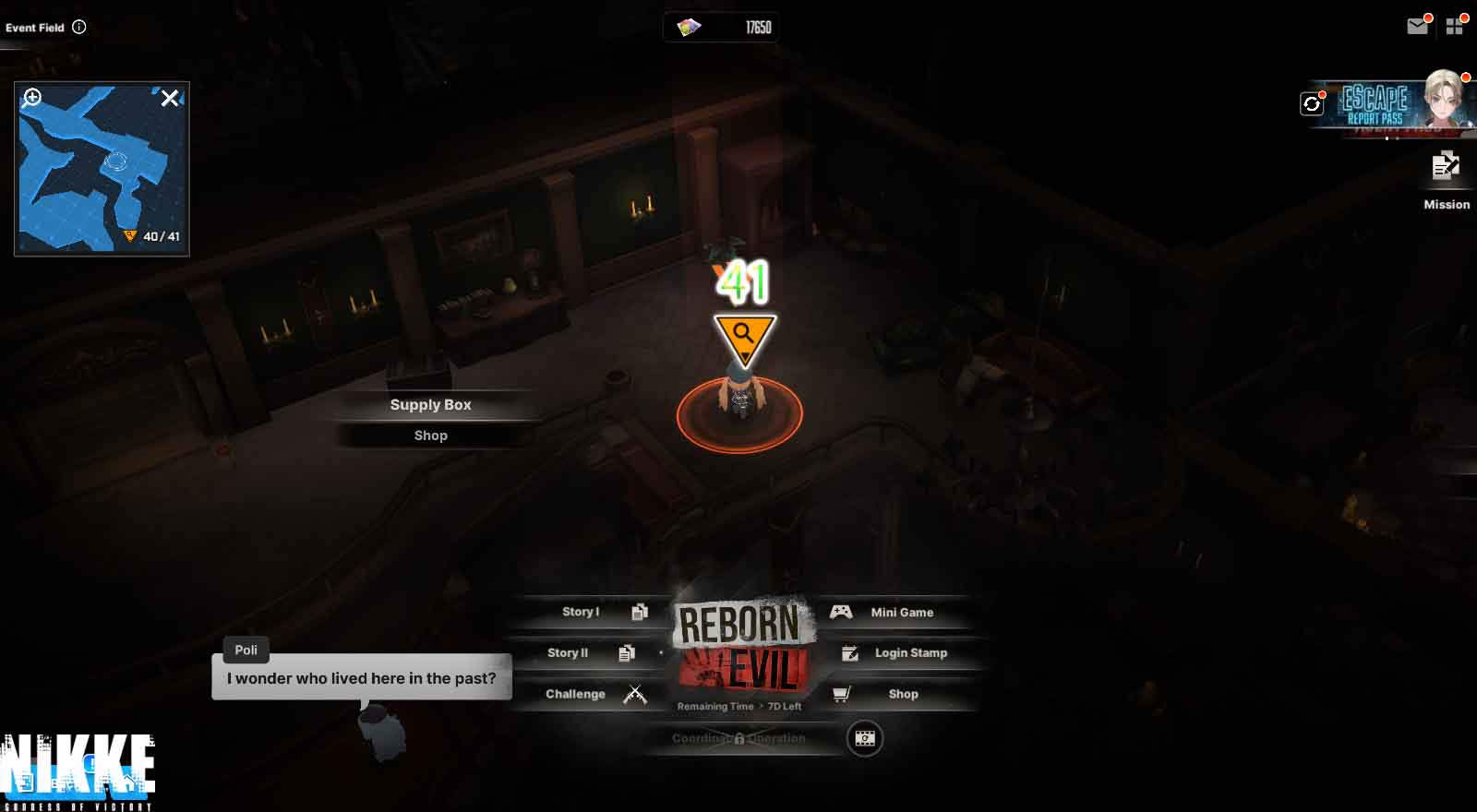Tap the magnifier search marker above character
Image resolution: width=1477 pixels, height=812 pixels.
(743, 336)
